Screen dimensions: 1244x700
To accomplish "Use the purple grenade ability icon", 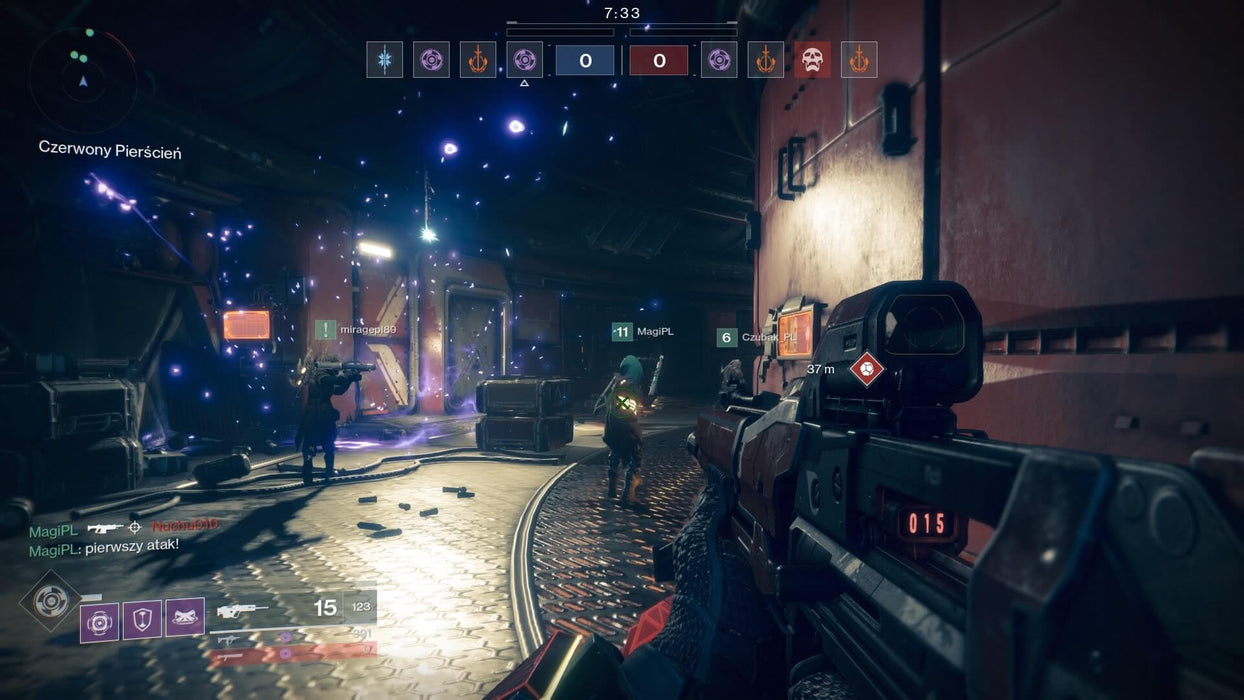I will click(99, 622).
